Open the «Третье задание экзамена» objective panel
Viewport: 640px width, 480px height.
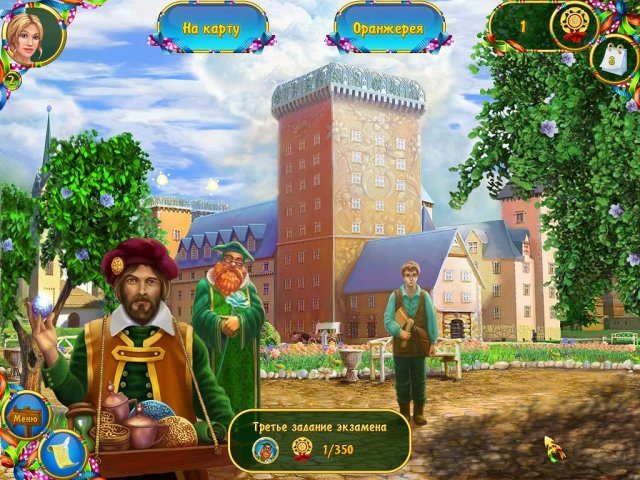319,437
